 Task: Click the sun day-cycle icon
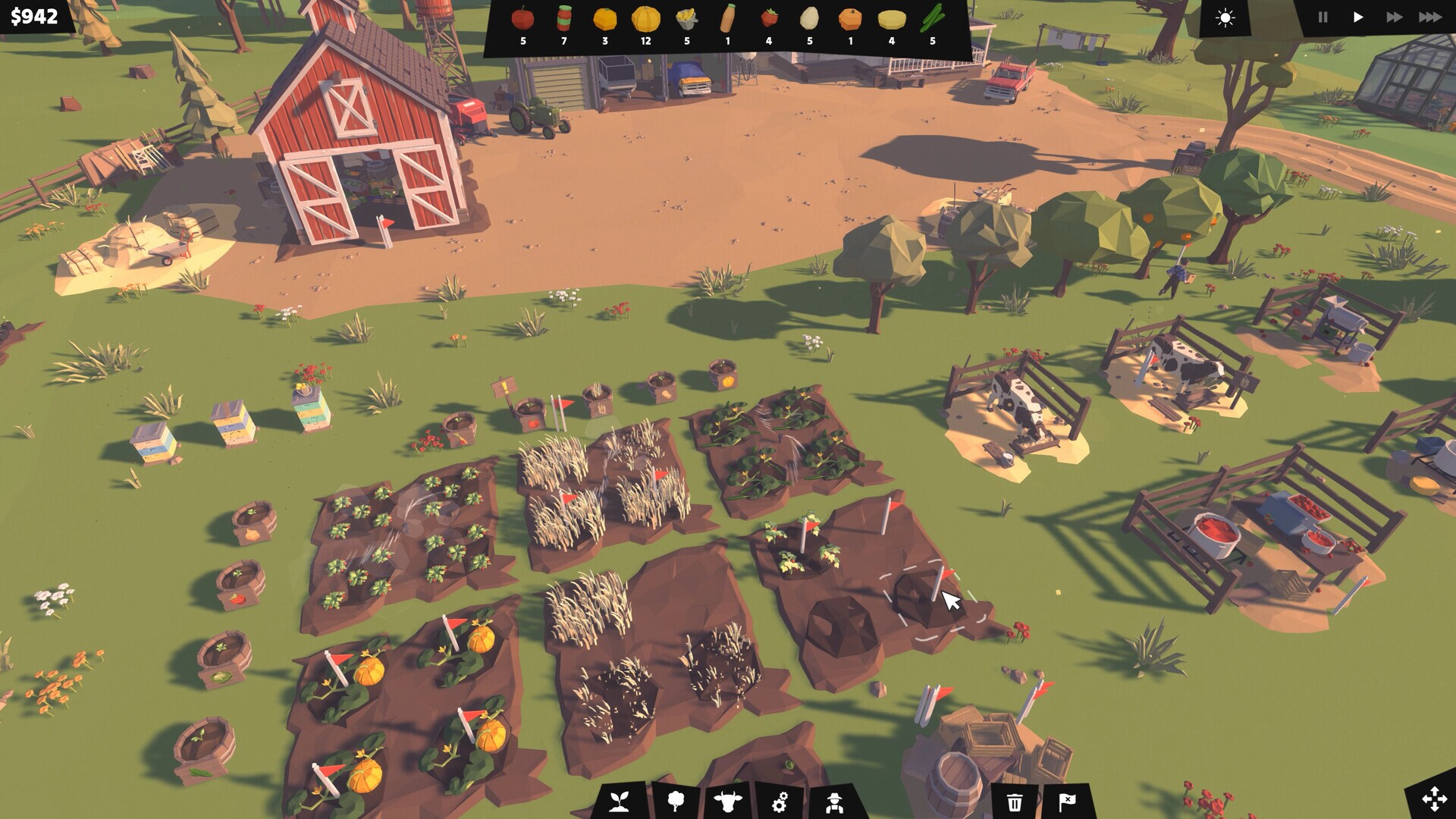point(1225,17)
